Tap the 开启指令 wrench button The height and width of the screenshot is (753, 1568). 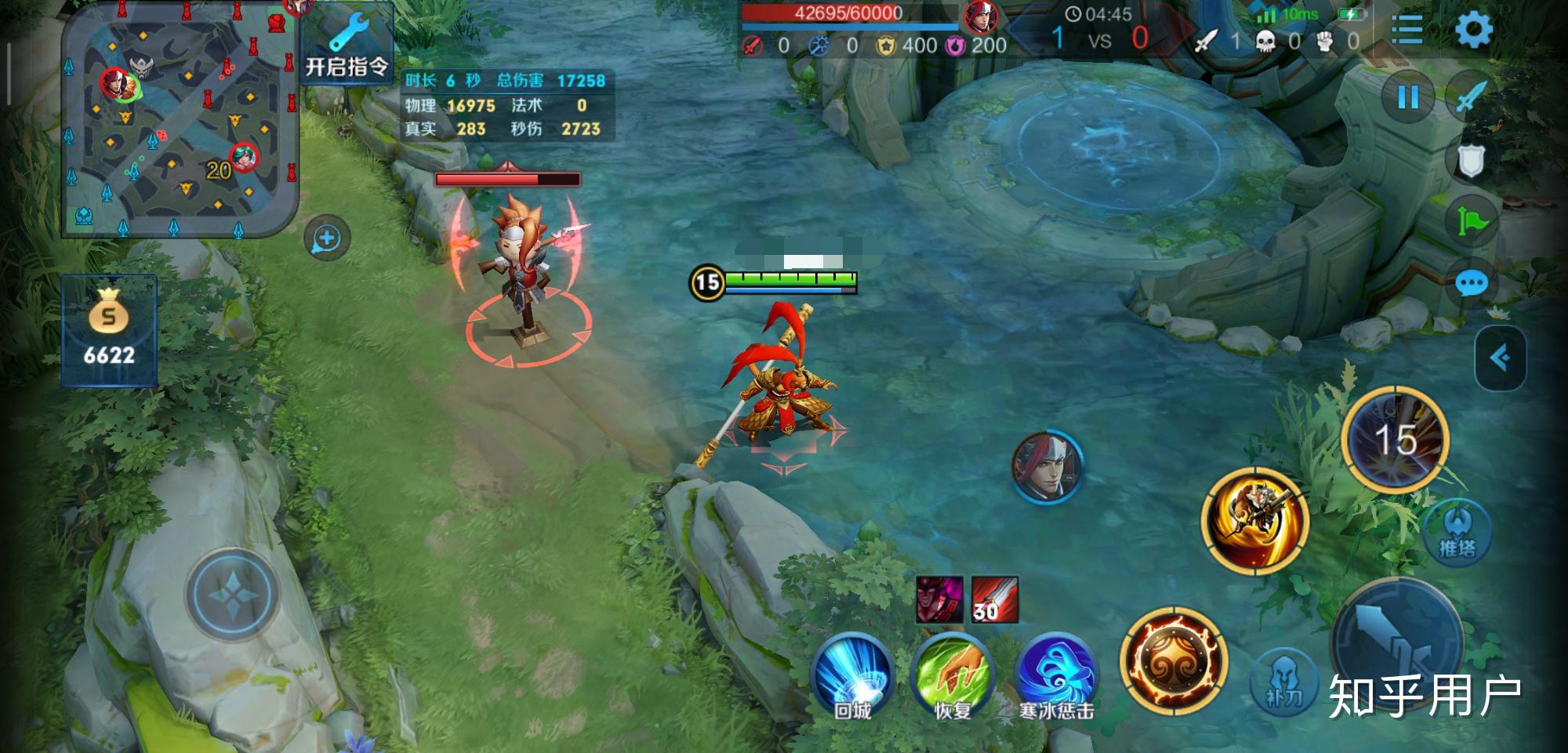coord(347,47)
